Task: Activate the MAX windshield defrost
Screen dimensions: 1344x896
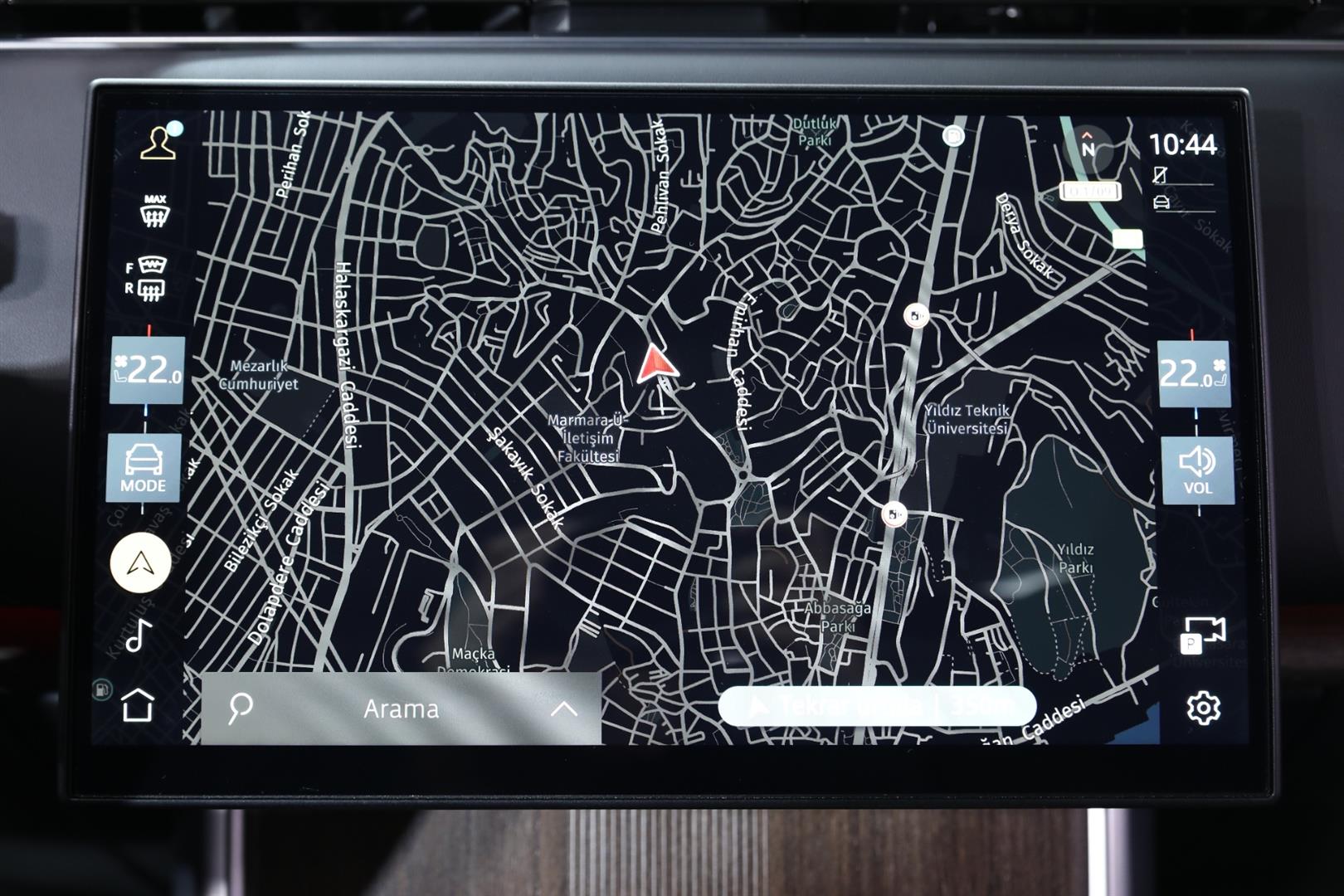Action: pos(155,212)
